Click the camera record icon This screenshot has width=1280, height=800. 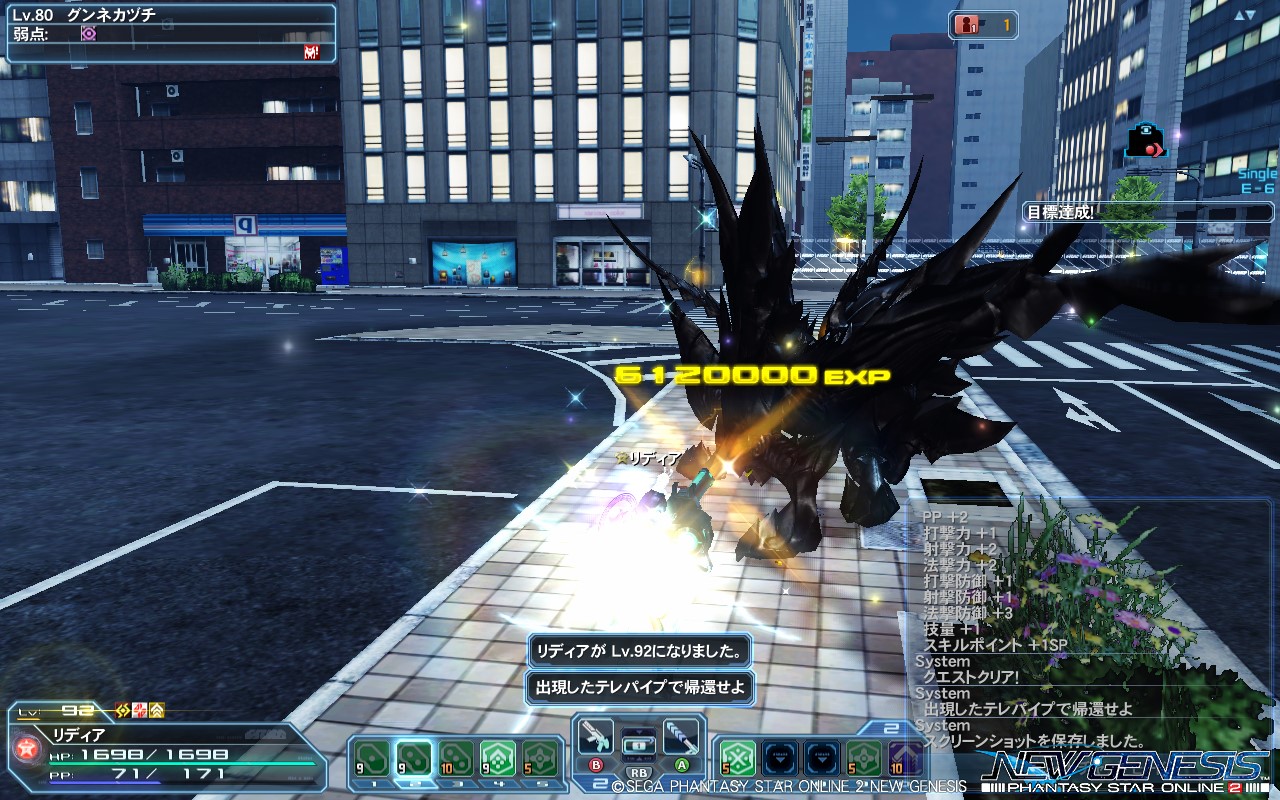pyautogui.click(x=1146, y=140)
